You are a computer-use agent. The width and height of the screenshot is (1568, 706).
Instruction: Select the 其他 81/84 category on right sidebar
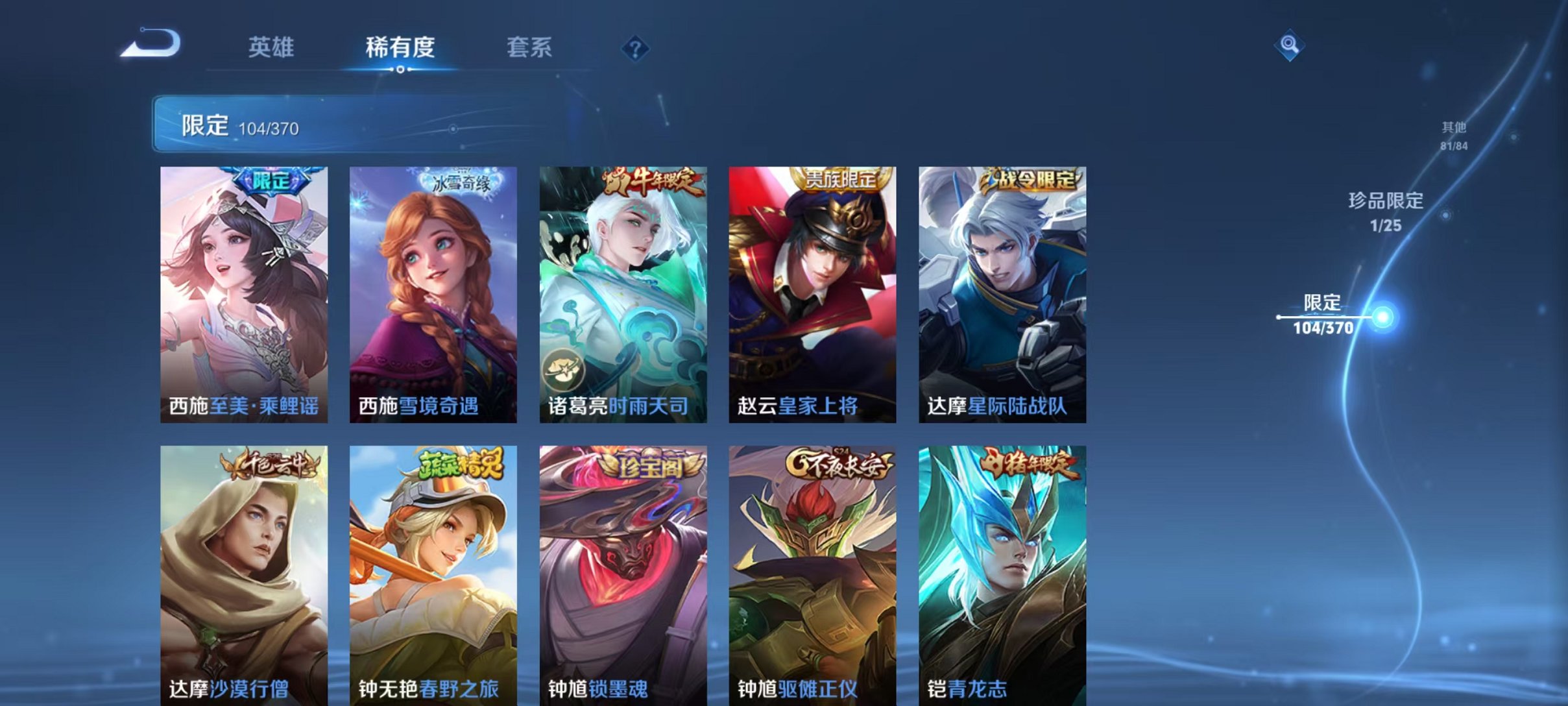(x=1453, y=137)
